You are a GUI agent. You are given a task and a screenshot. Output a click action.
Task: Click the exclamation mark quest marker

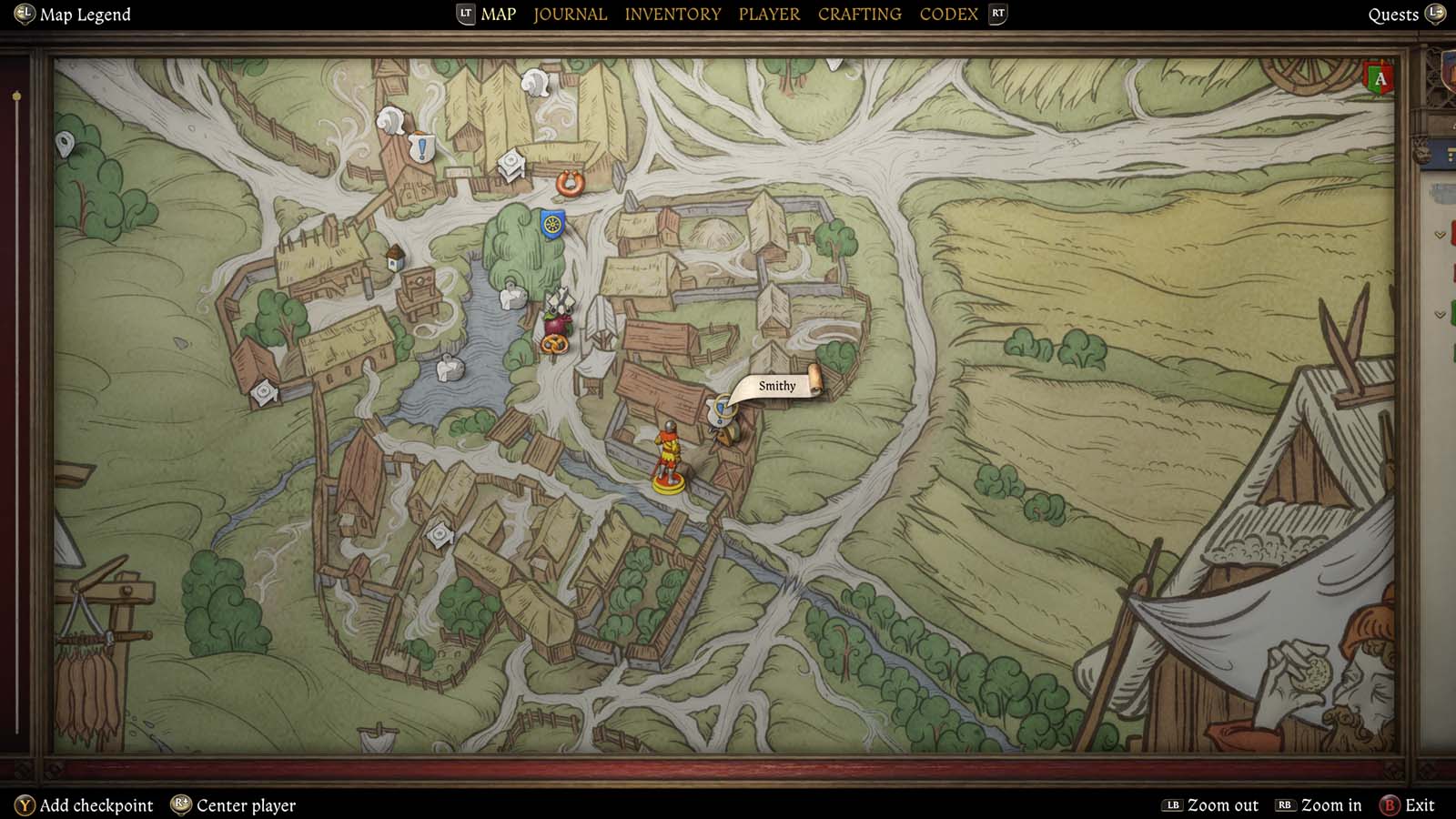click(x=421, y=149)
